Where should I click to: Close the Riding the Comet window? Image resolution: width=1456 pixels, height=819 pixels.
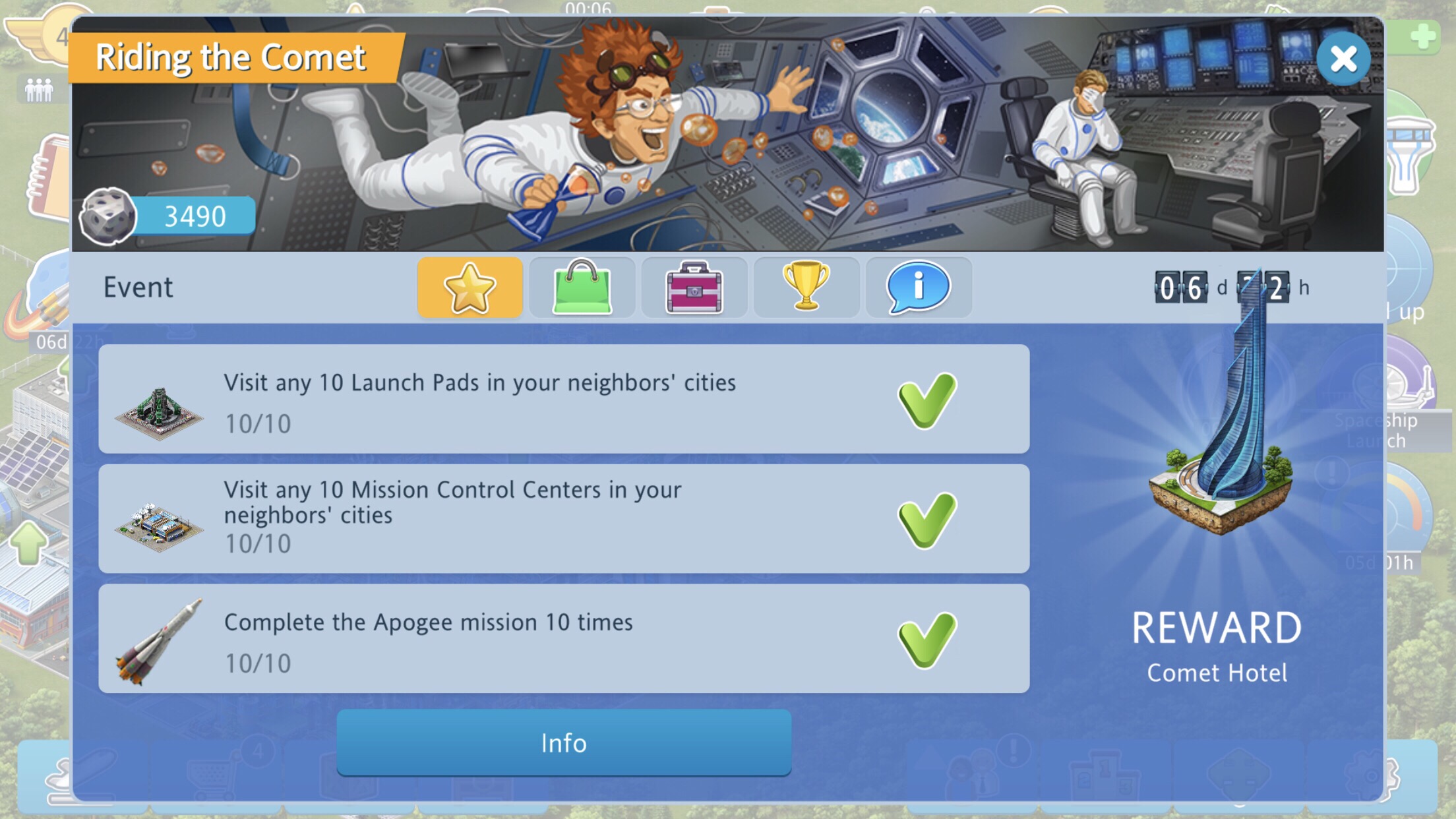(x=1343, y=59)
